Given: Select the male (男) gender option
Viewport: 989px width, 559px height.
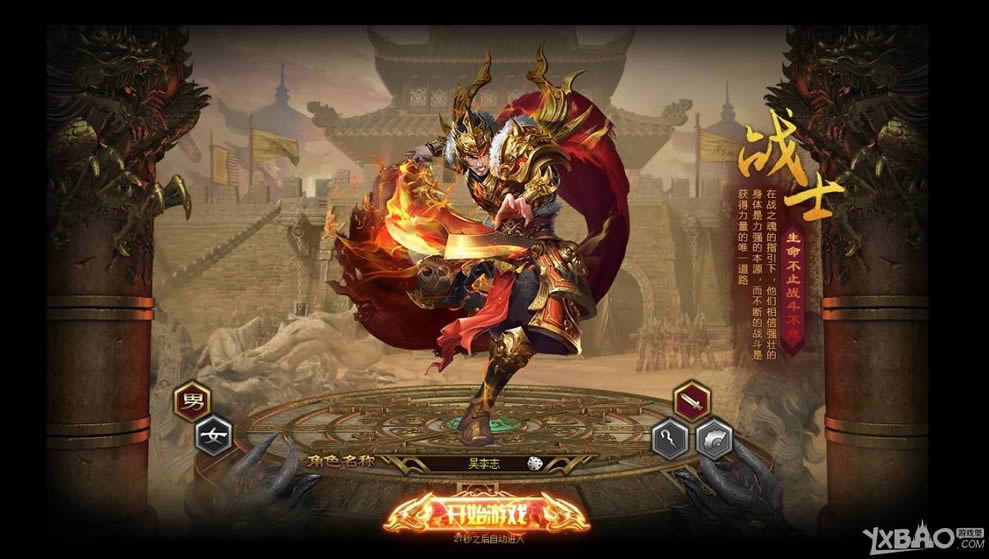Looking at the screenshot, I should (x=191, y=401).
